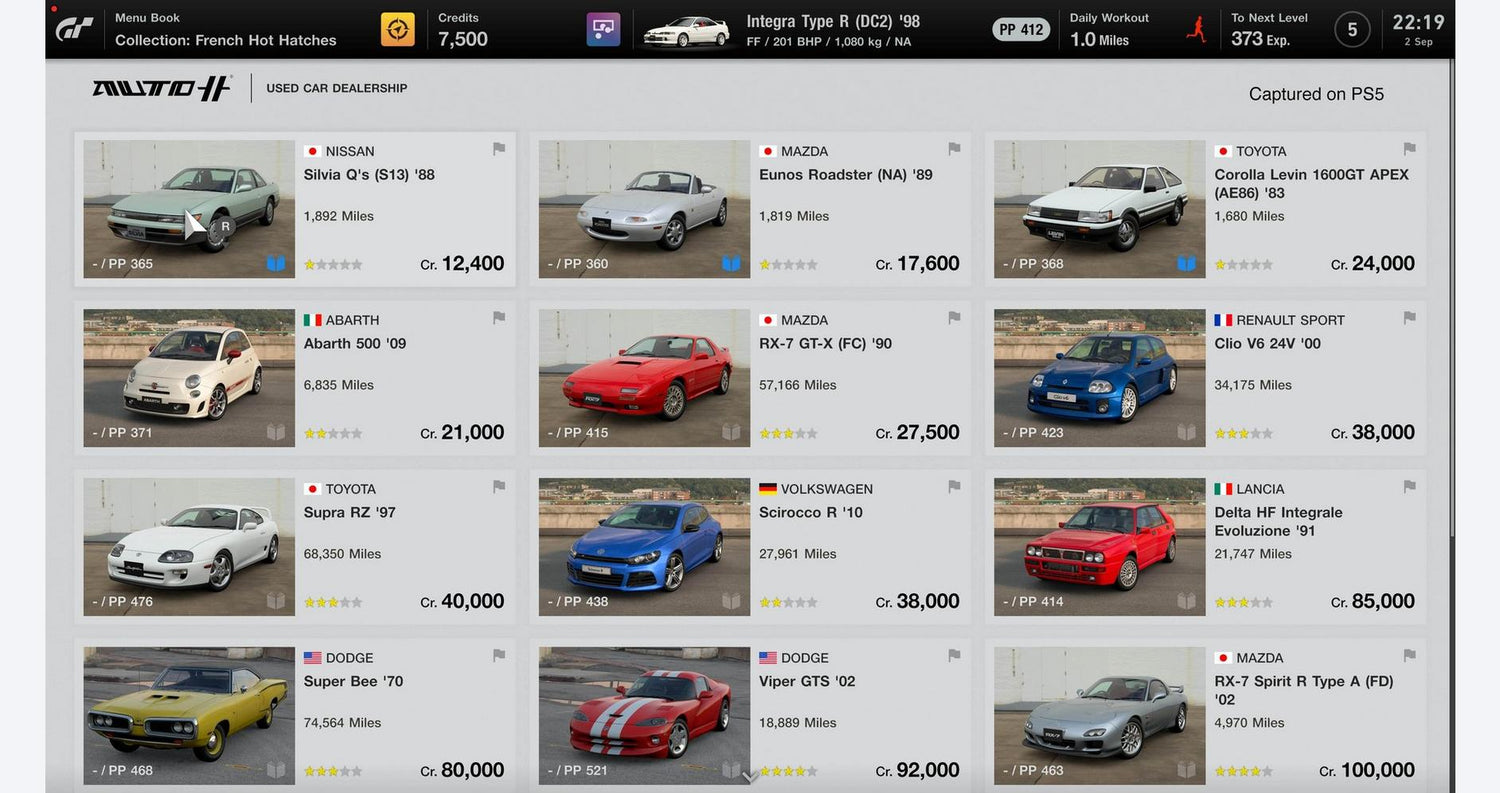Toggle the flag on the Viper GTS card
1500x793 pixels.
(x=954, y=655)
